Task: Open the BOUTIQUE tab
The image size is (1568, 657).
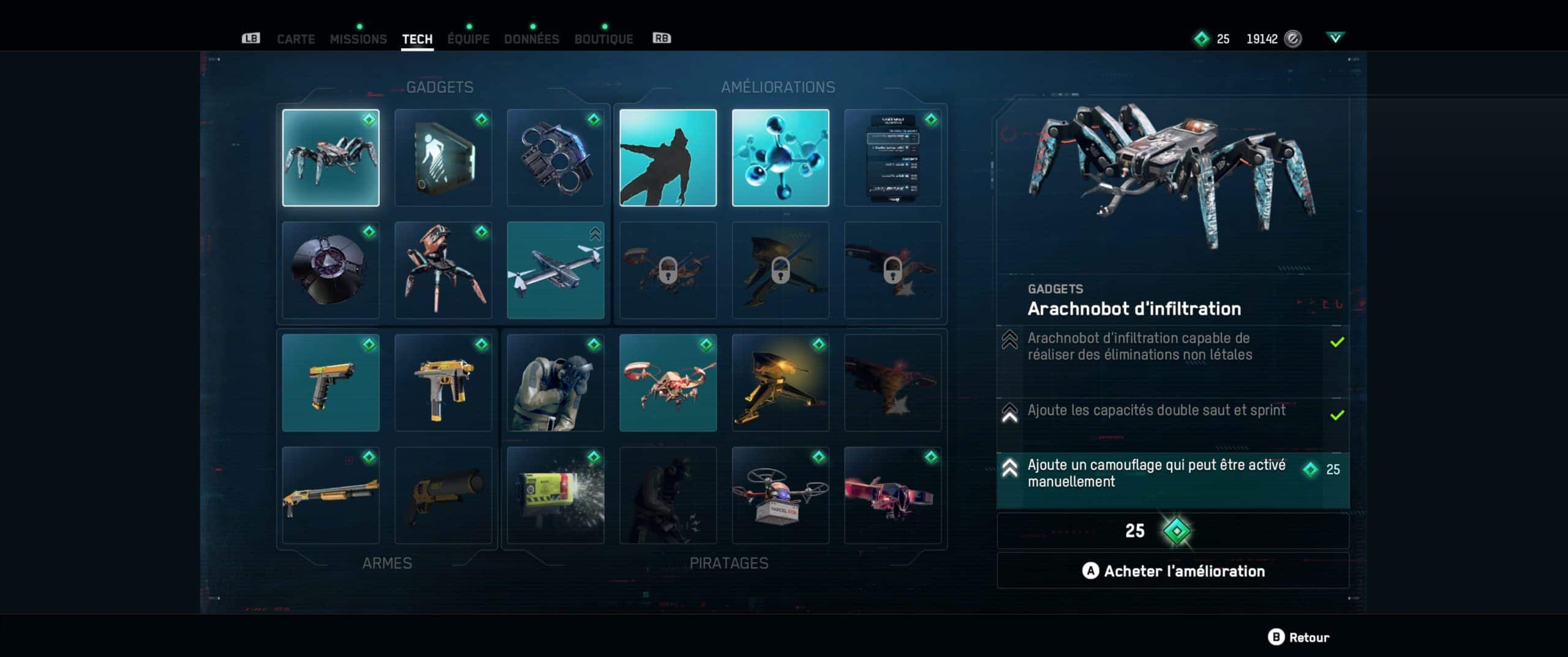Action: click(603, 39)
